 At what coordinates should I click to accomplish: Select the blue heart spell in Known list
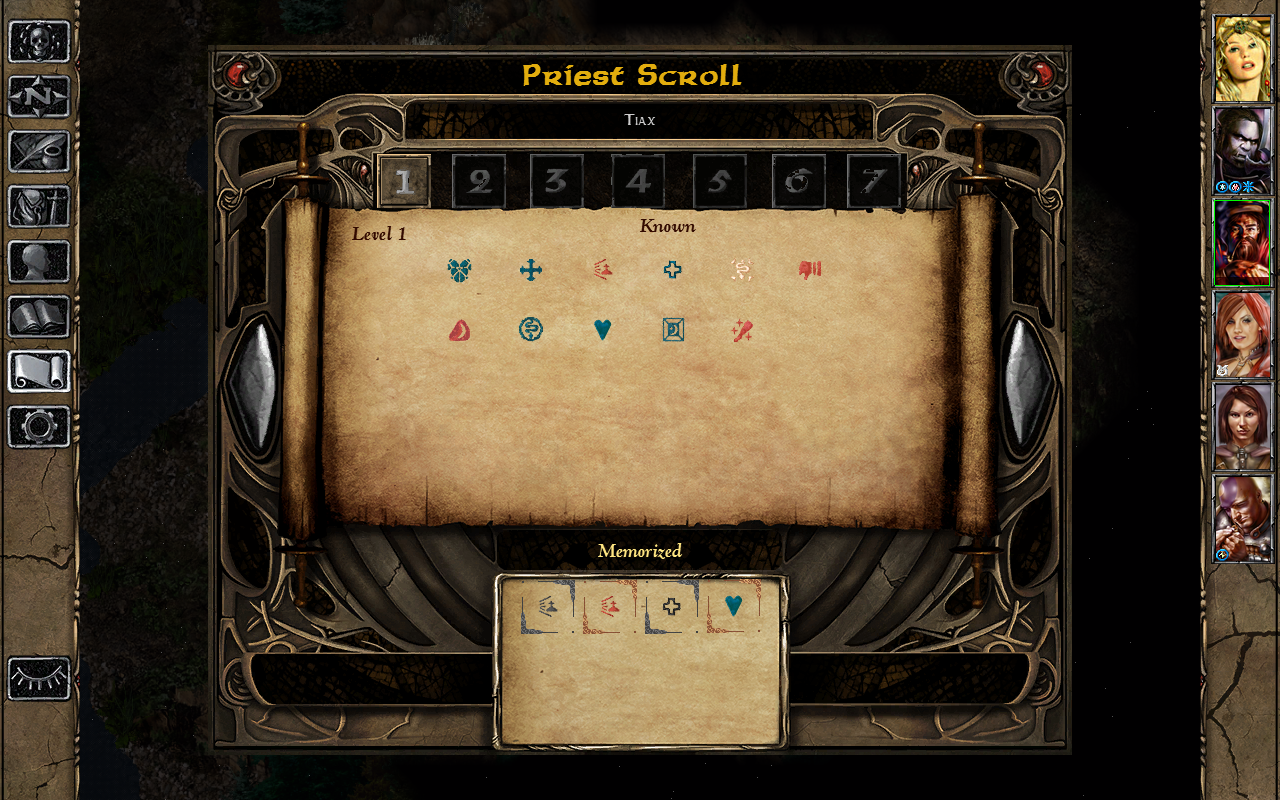(x=602, y=329)
